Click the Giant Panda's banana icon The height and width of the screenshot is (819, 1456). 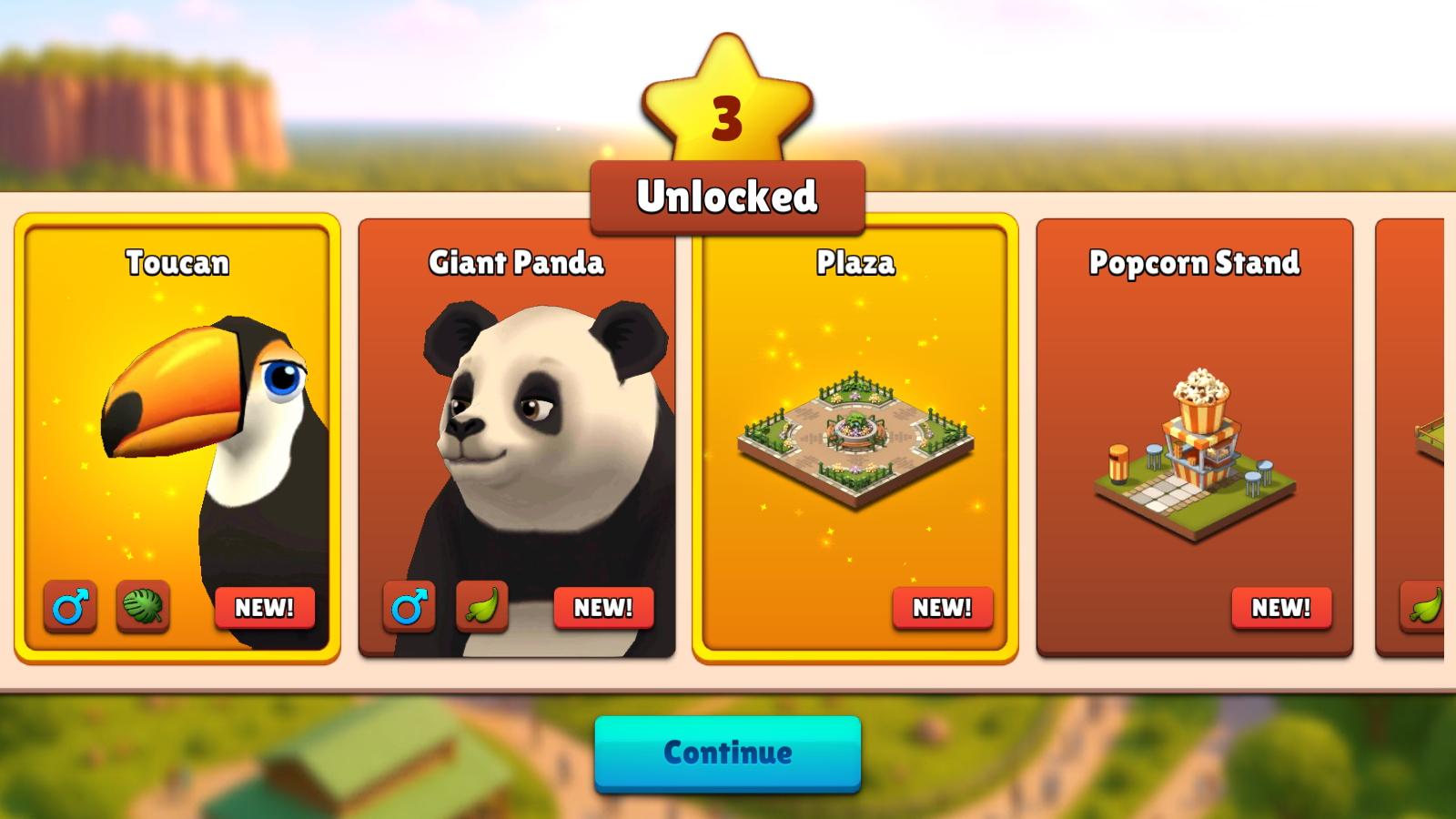click(x=481, y=606)
